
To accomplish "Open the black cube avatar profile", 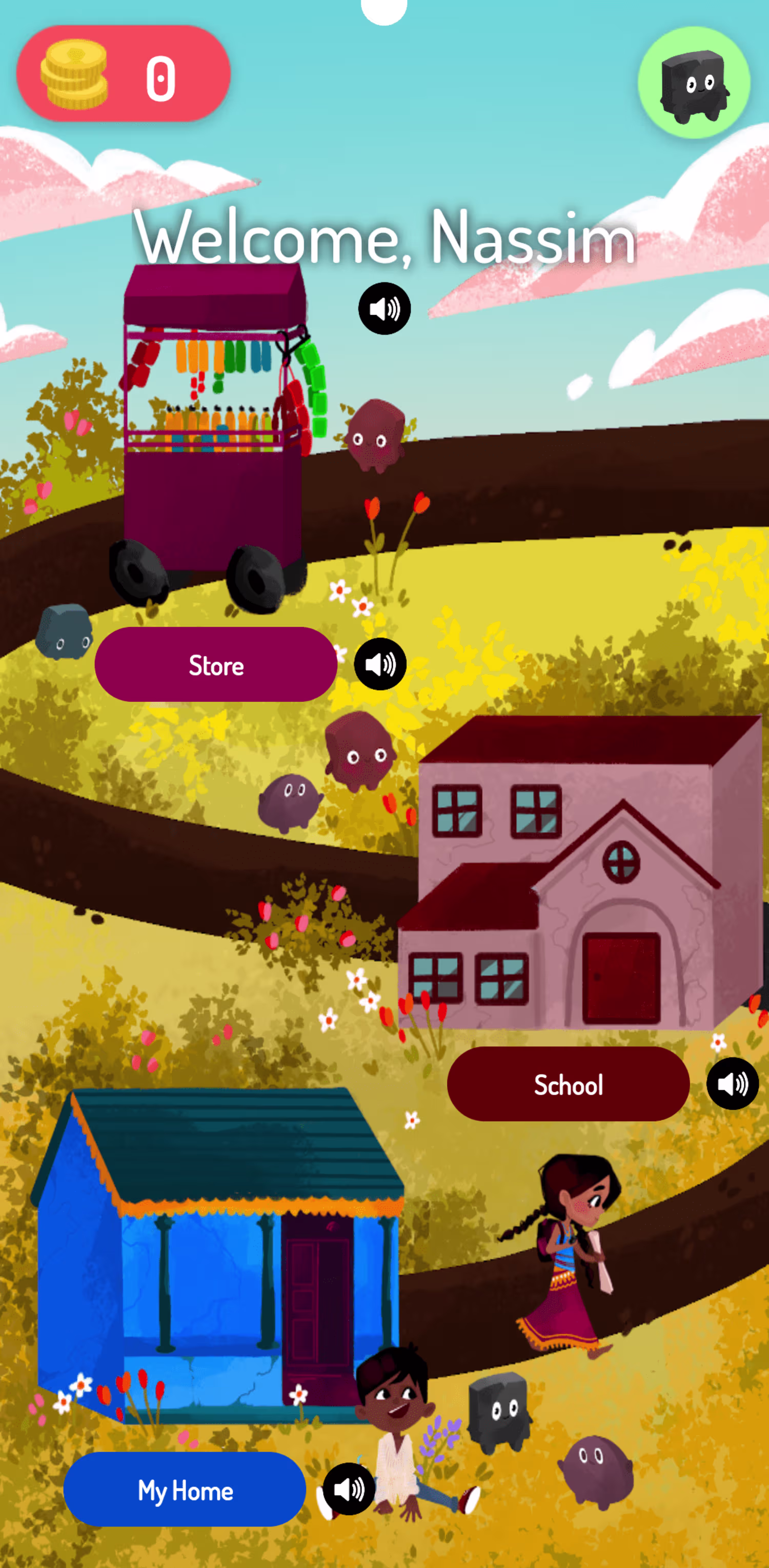I will tap(694, 83).
